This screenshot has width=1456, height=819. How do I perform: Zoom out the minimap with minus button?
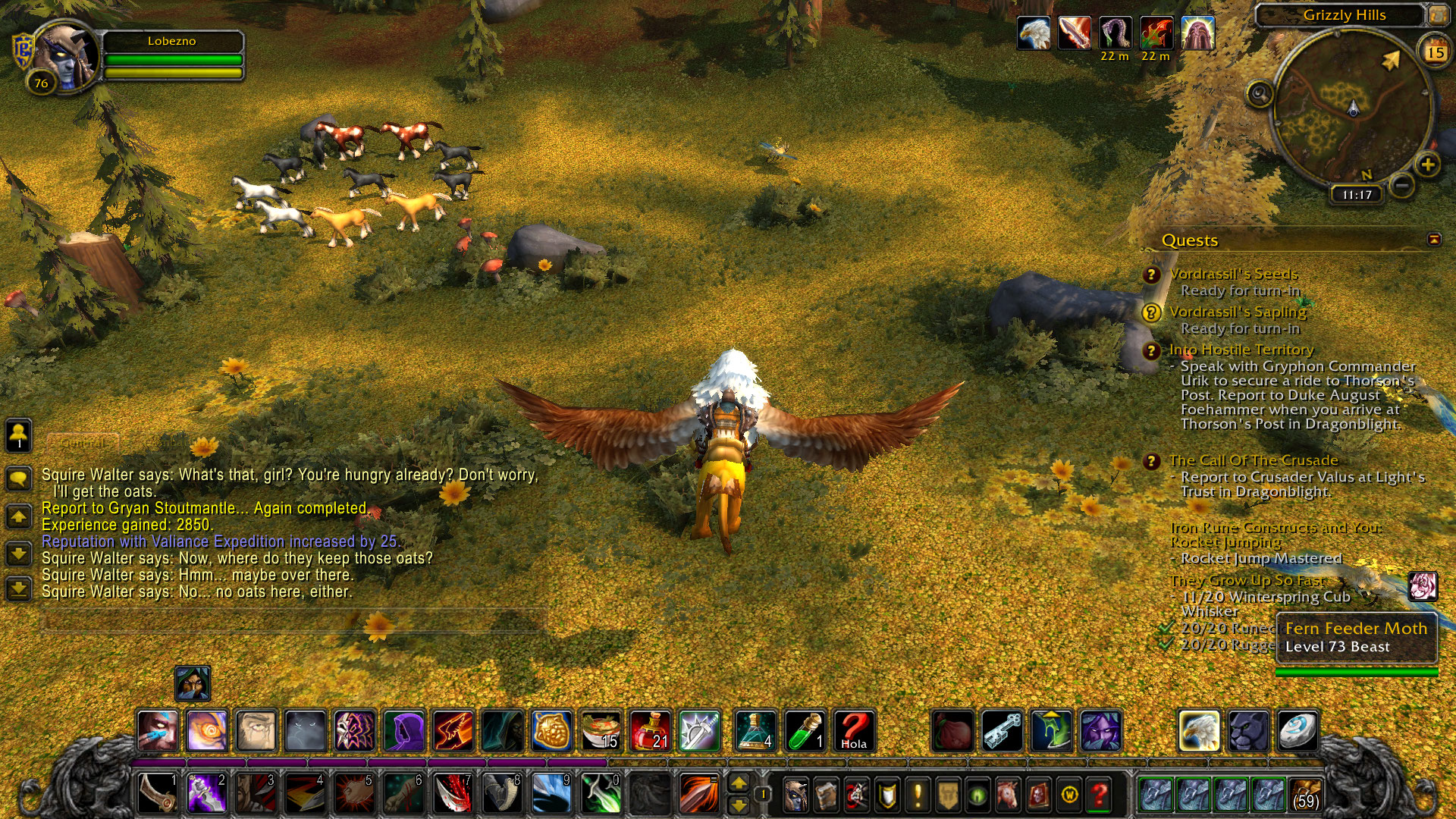(1402, 184)
